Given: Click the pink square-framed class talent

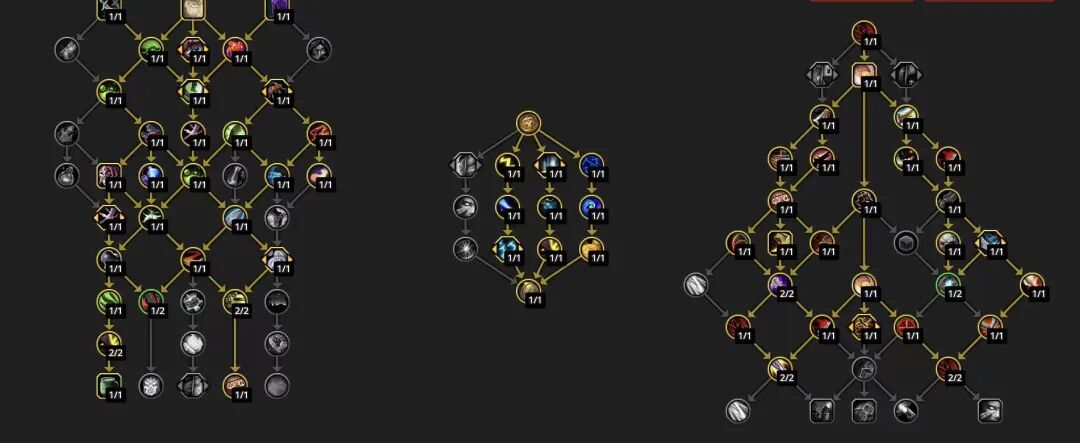Looking at the screenshot, I should coord(108,176).
